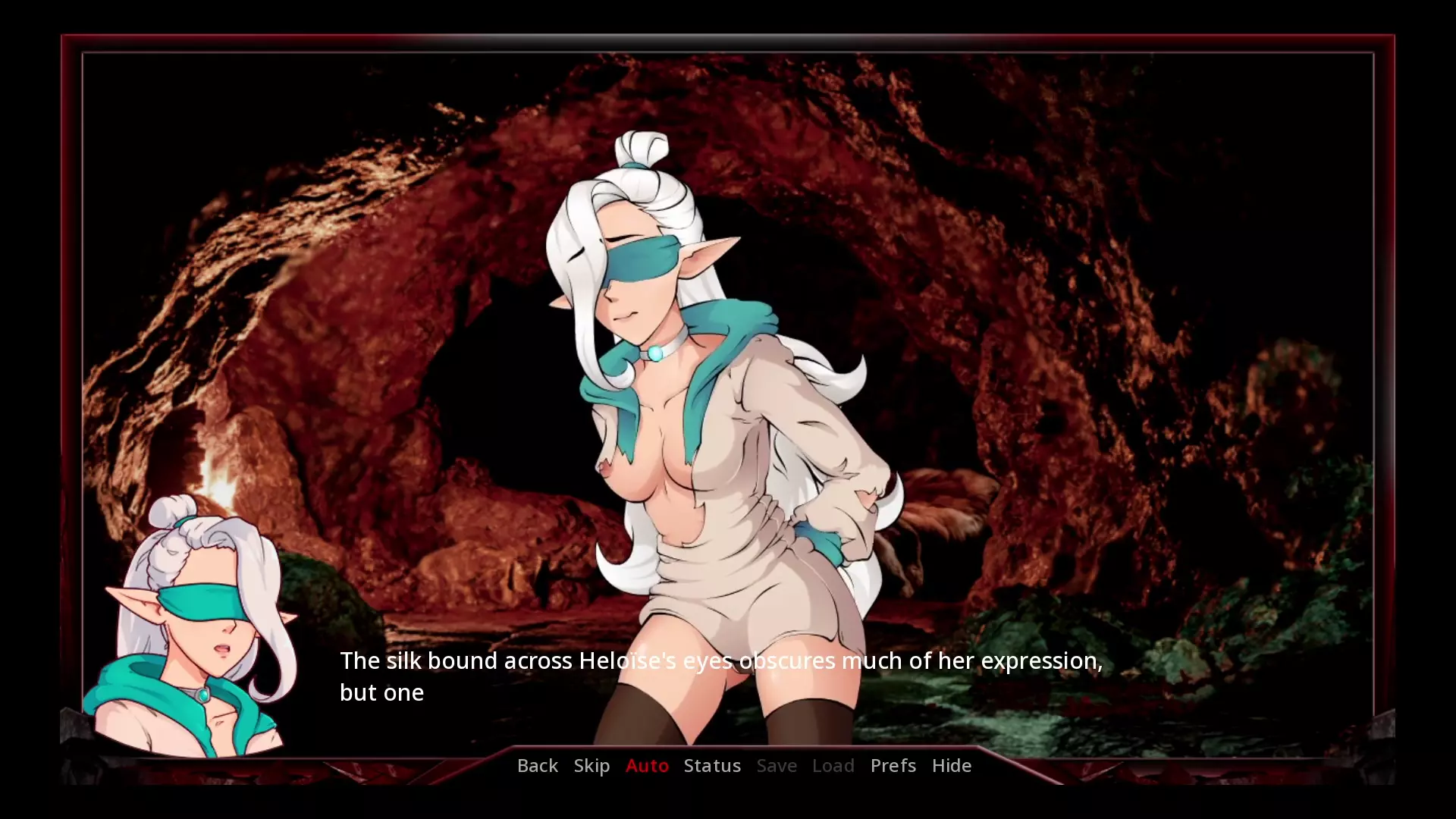
Task: Choose Load from the quick menu
Action: pyautogui.click(x=833, y=766)
